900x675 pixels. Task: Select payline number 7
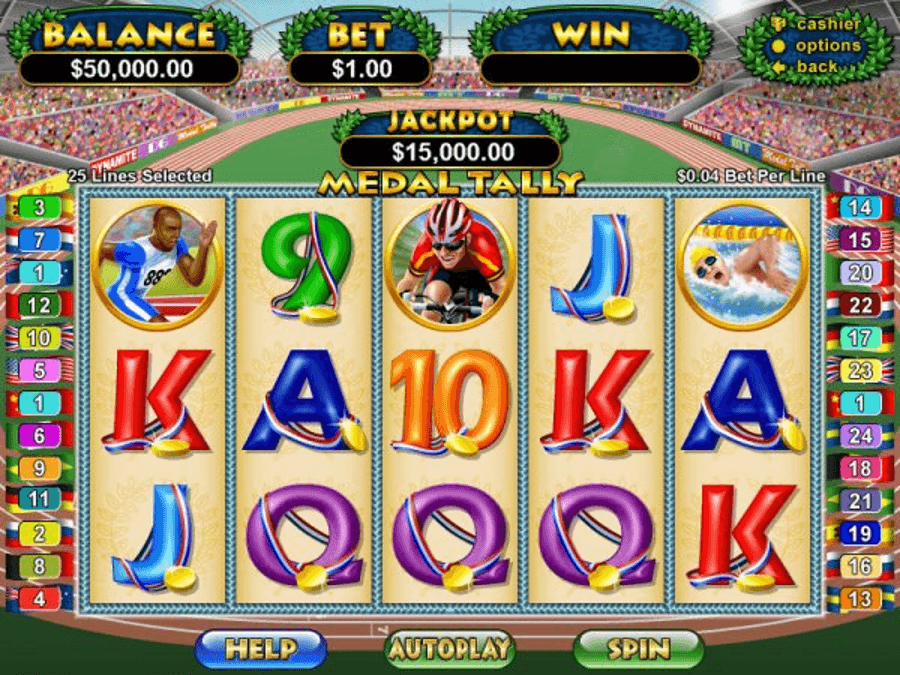pyautogui.click(x=39, y=240)
